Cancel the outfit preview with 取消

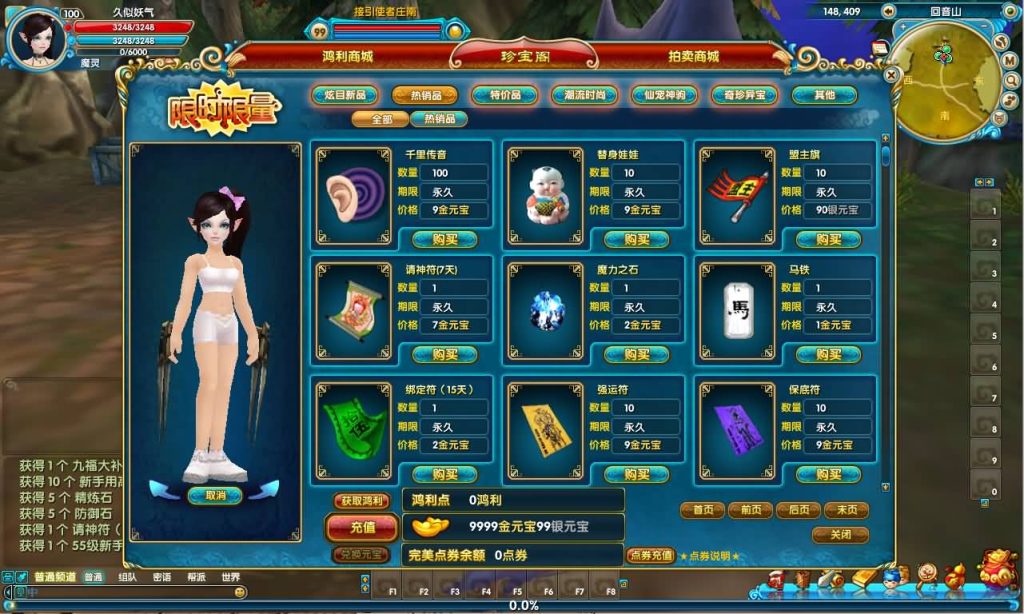point(215,495)
